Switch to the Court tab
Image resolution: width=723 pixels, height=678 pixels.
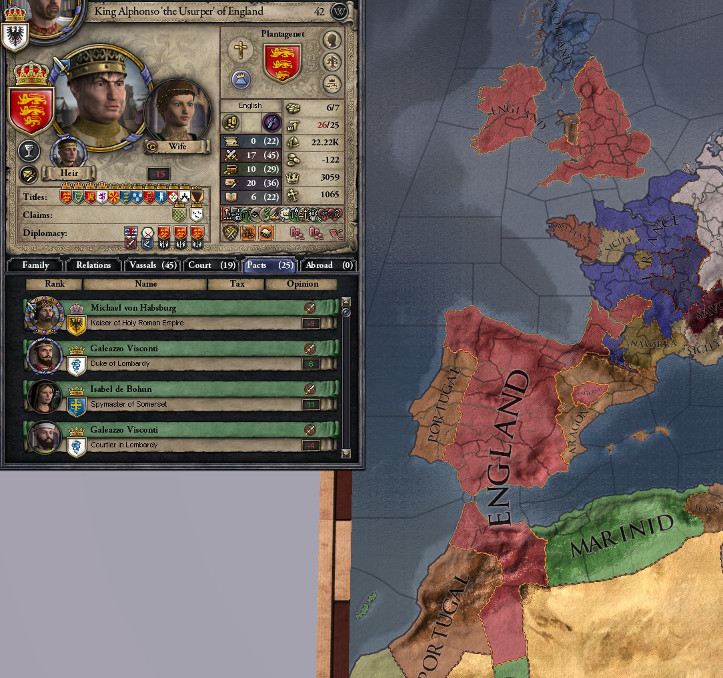(x=211, y=265)
